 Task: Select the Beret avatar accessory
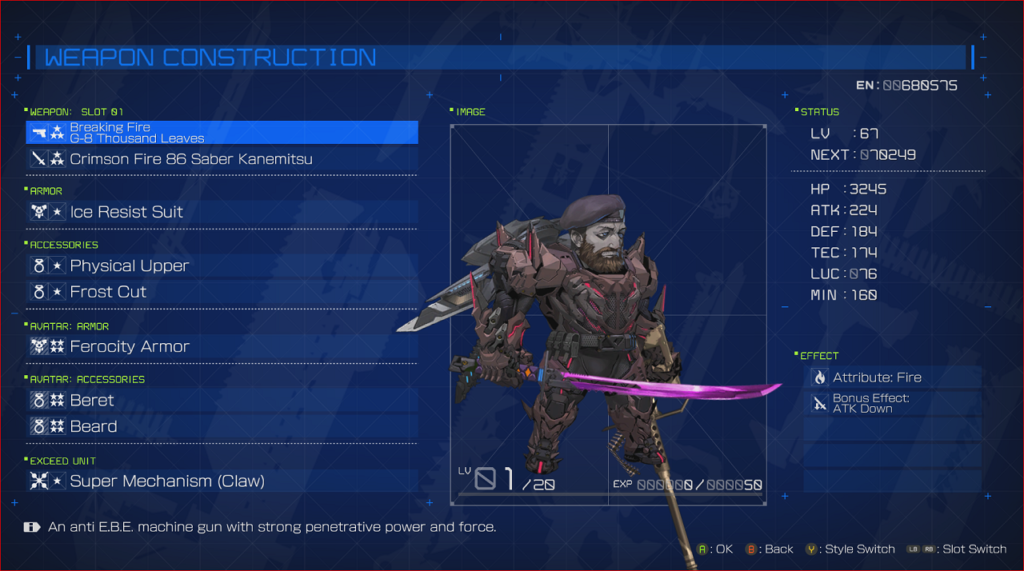[x=222, y=400]
